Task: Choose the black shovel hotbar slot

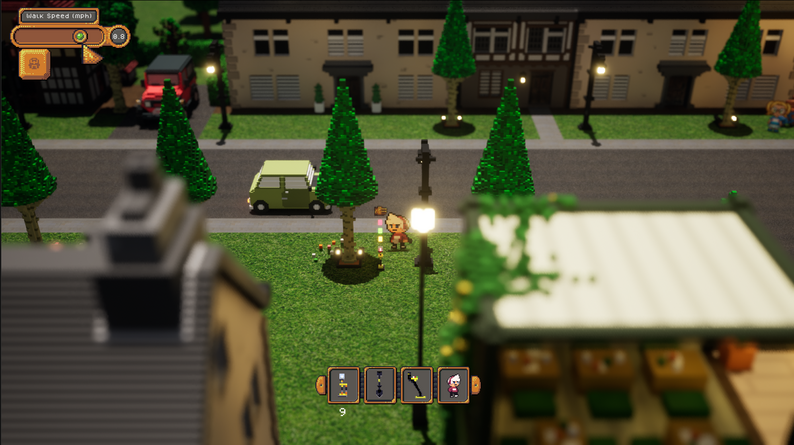Action: [x=380, y=384]
